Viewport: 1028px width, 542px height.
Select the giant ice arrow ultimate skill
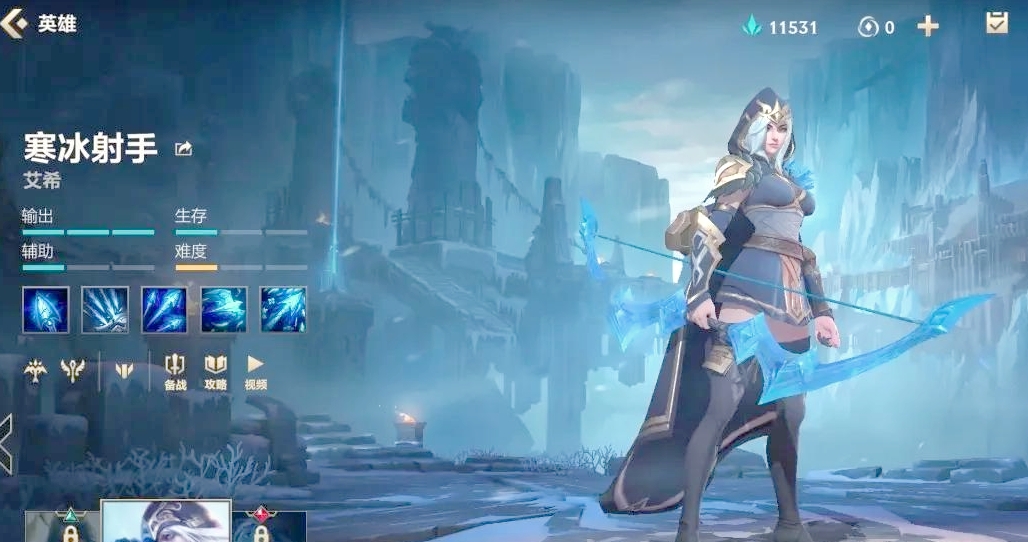click(x=283, y=309)
